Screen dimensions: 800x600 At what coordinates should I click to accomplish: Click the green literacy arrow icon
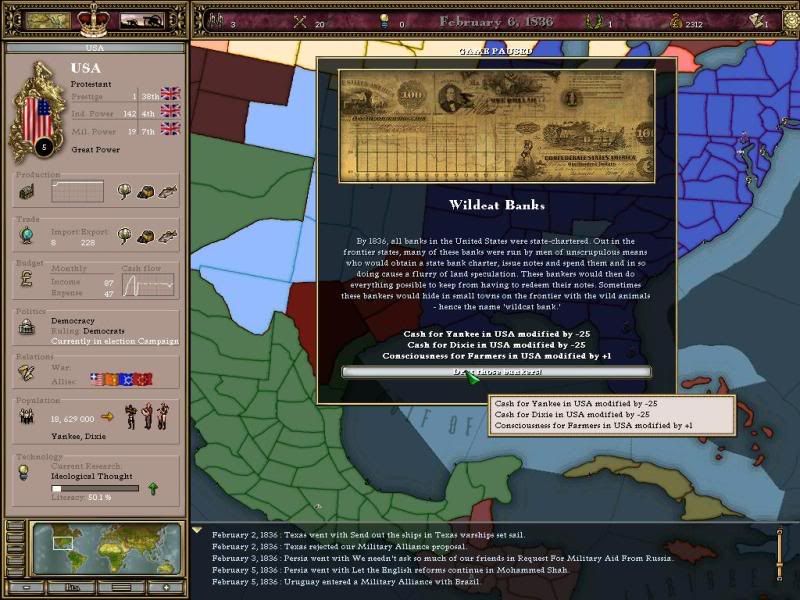click(152, 488)
